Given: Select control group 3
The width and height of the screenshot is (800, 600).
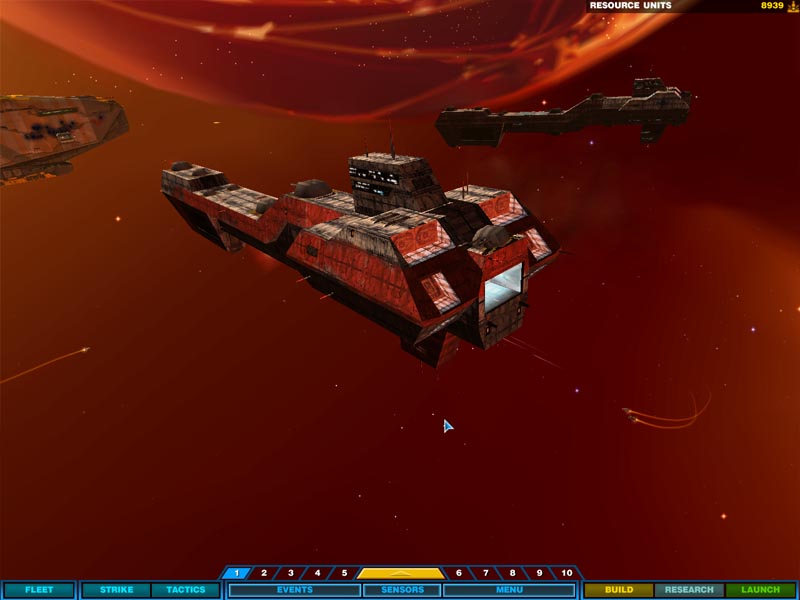Looking at the screenshot, I should click(291, 573).
